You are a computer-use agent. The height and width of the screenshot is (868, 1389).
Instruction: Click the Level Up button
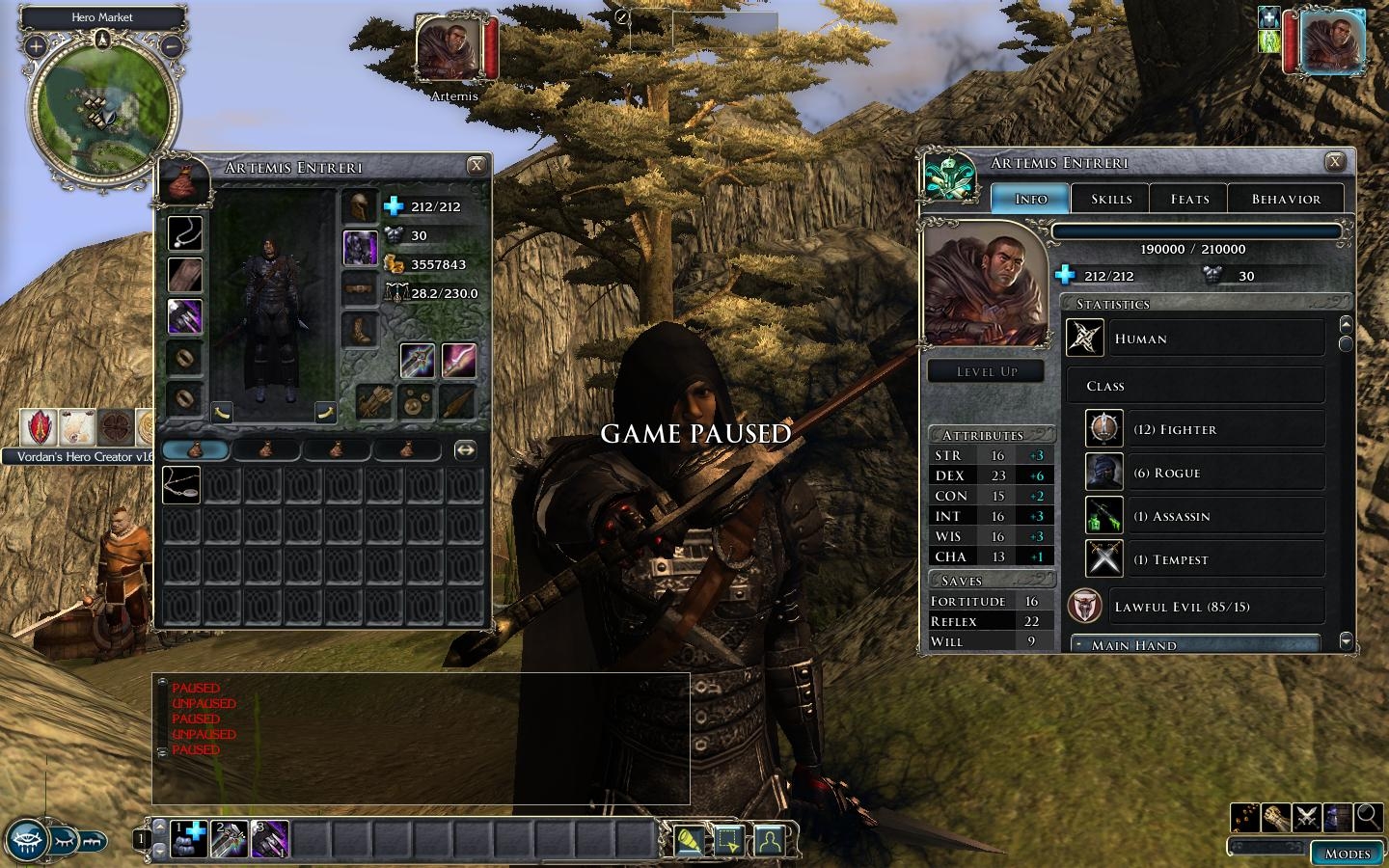(x=986, y=371)
